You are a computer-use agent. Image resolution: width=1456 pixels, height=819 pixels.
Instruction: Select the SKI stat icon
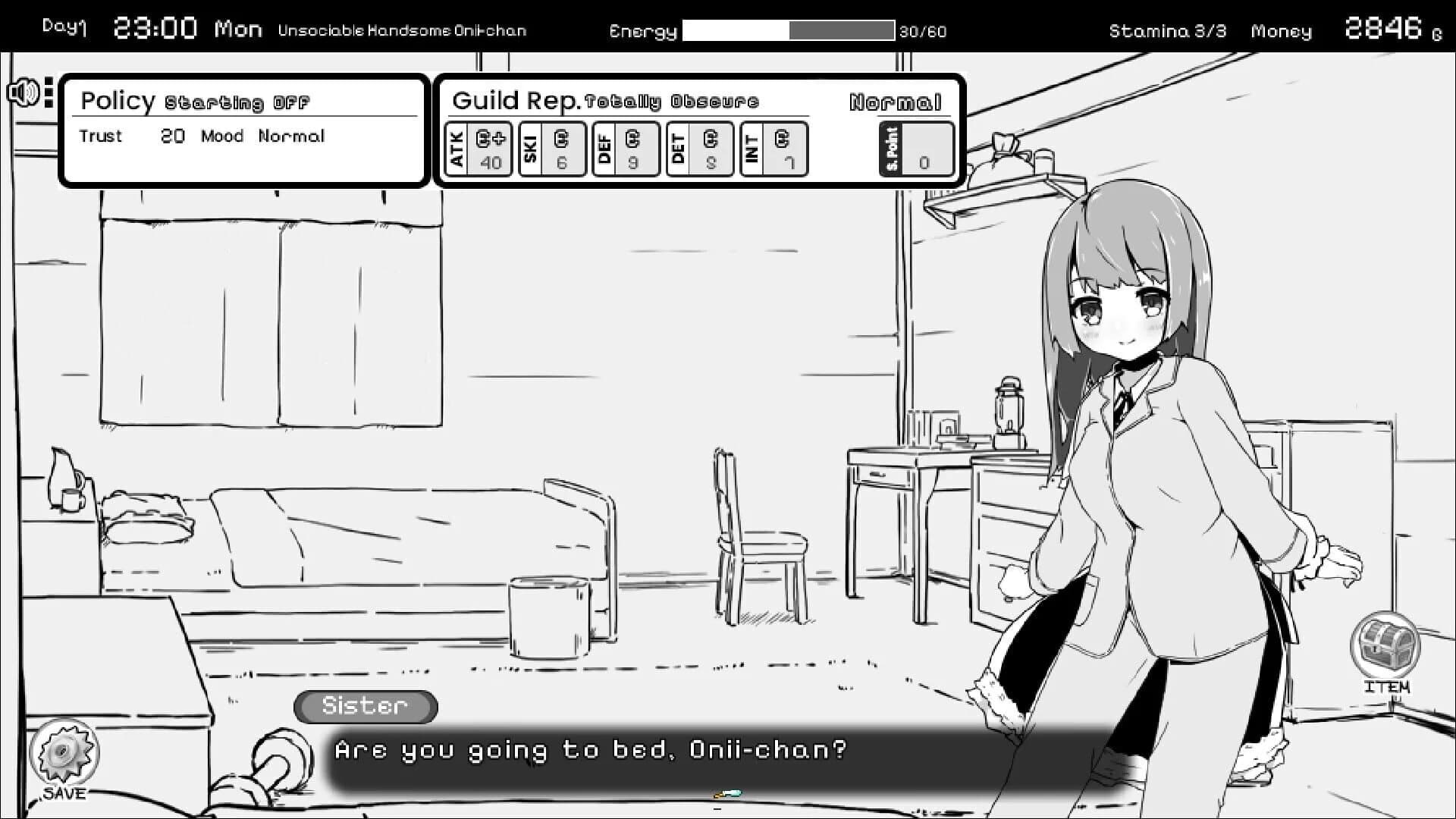[x=552, y=149]
